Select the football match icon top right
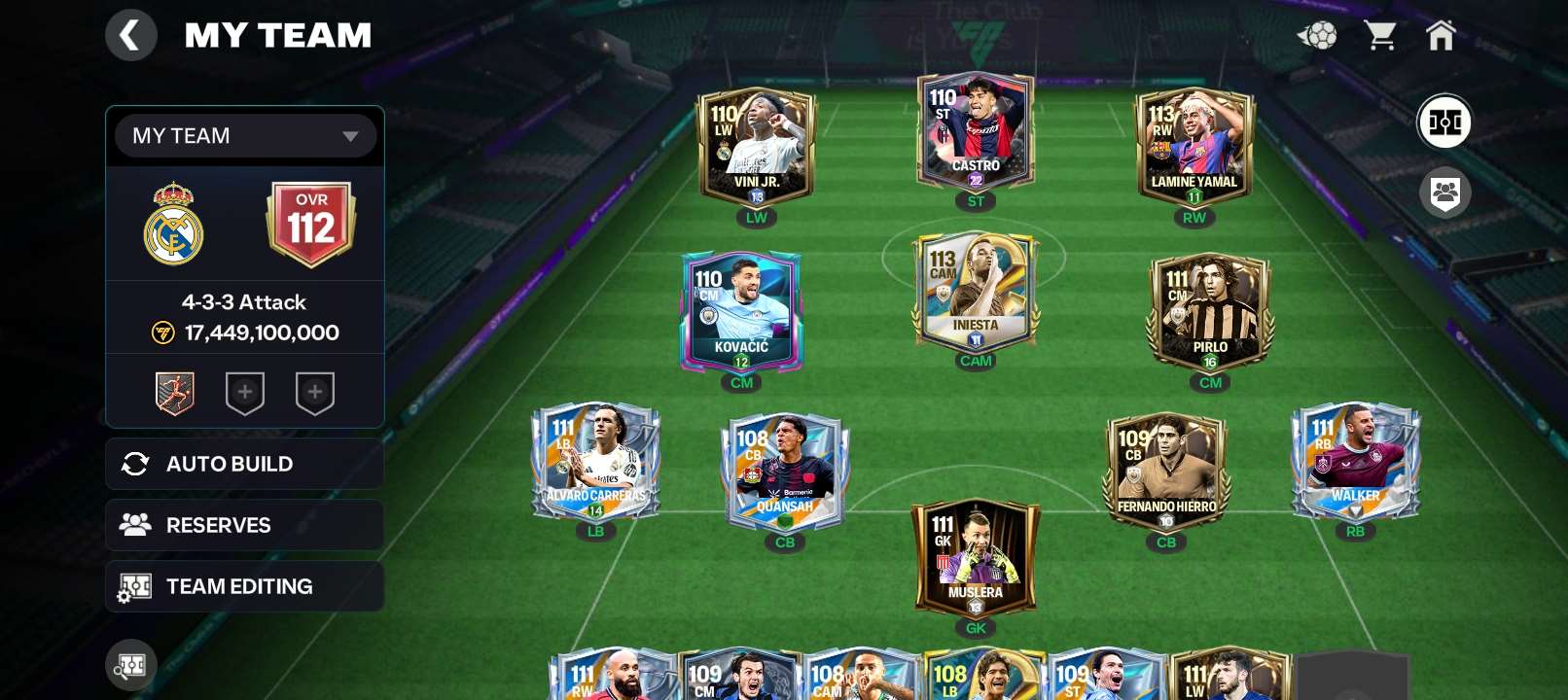This screenshot has height=700, width=1568. (1316, 35)
